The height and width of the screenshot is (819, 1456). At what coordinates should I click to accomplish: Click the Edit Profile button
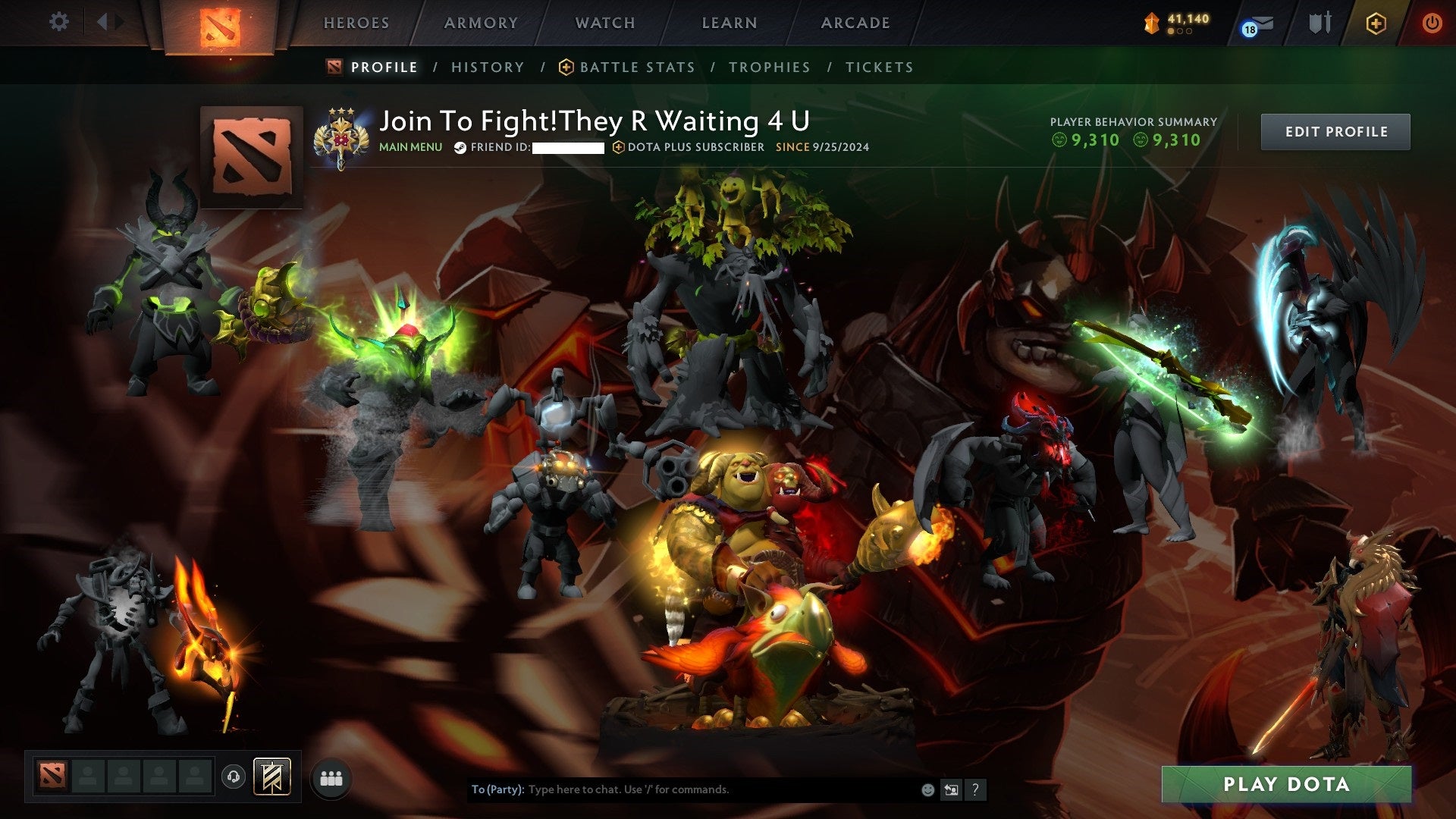click(x=1336, y=130)
